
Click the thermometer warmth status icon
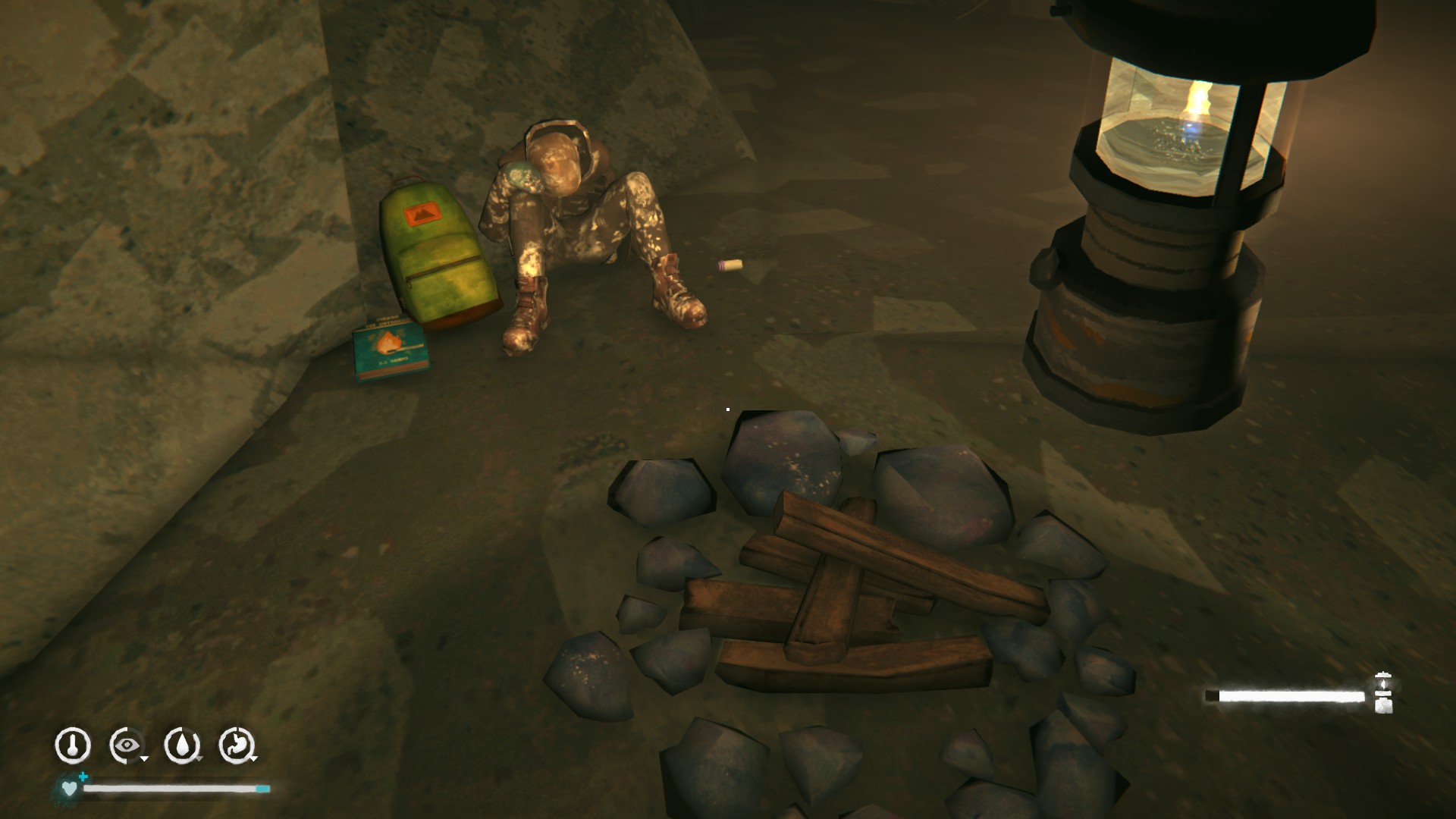(x=73, y=745)
